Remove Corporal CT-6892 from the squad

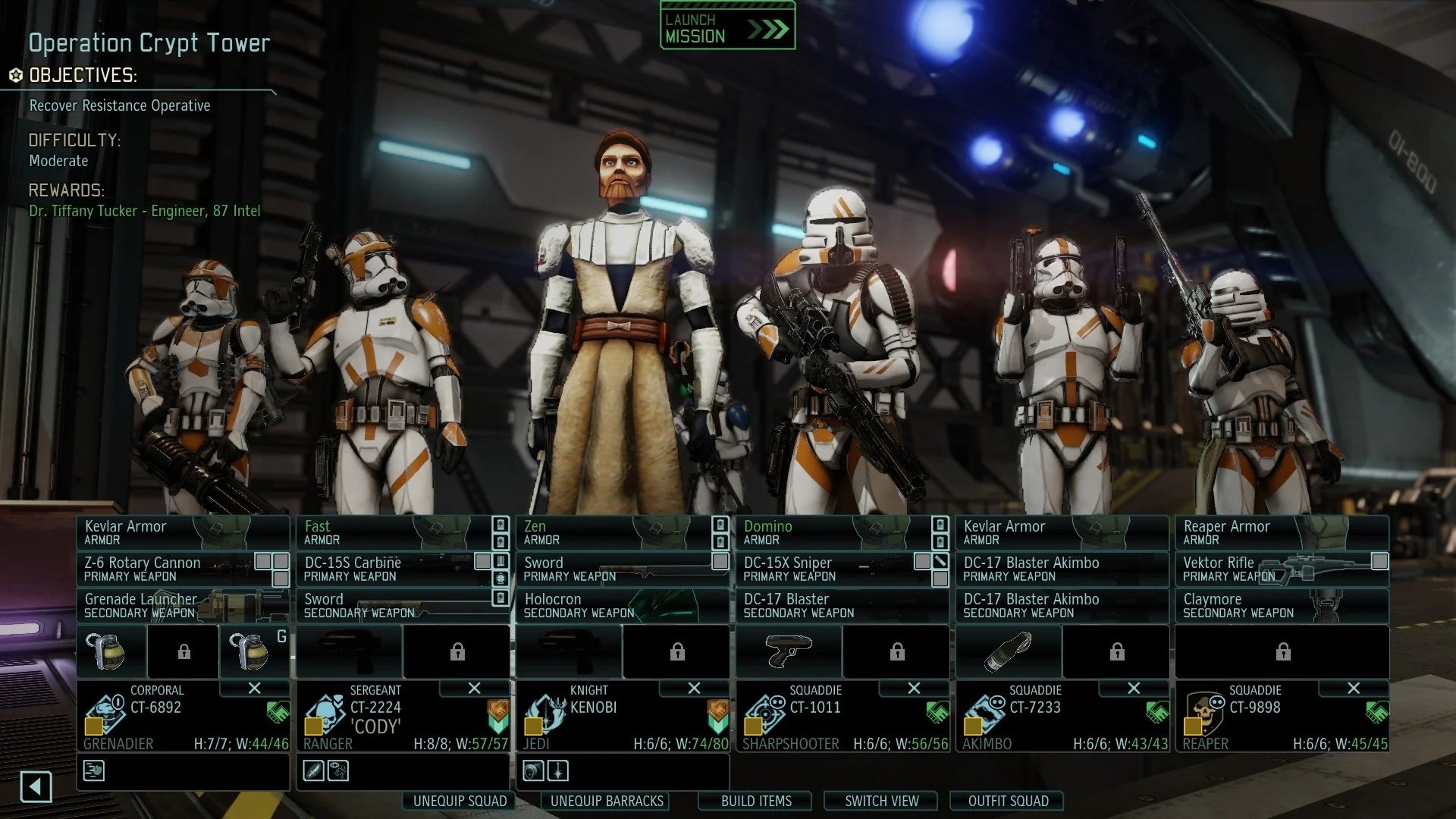(255, 688)
